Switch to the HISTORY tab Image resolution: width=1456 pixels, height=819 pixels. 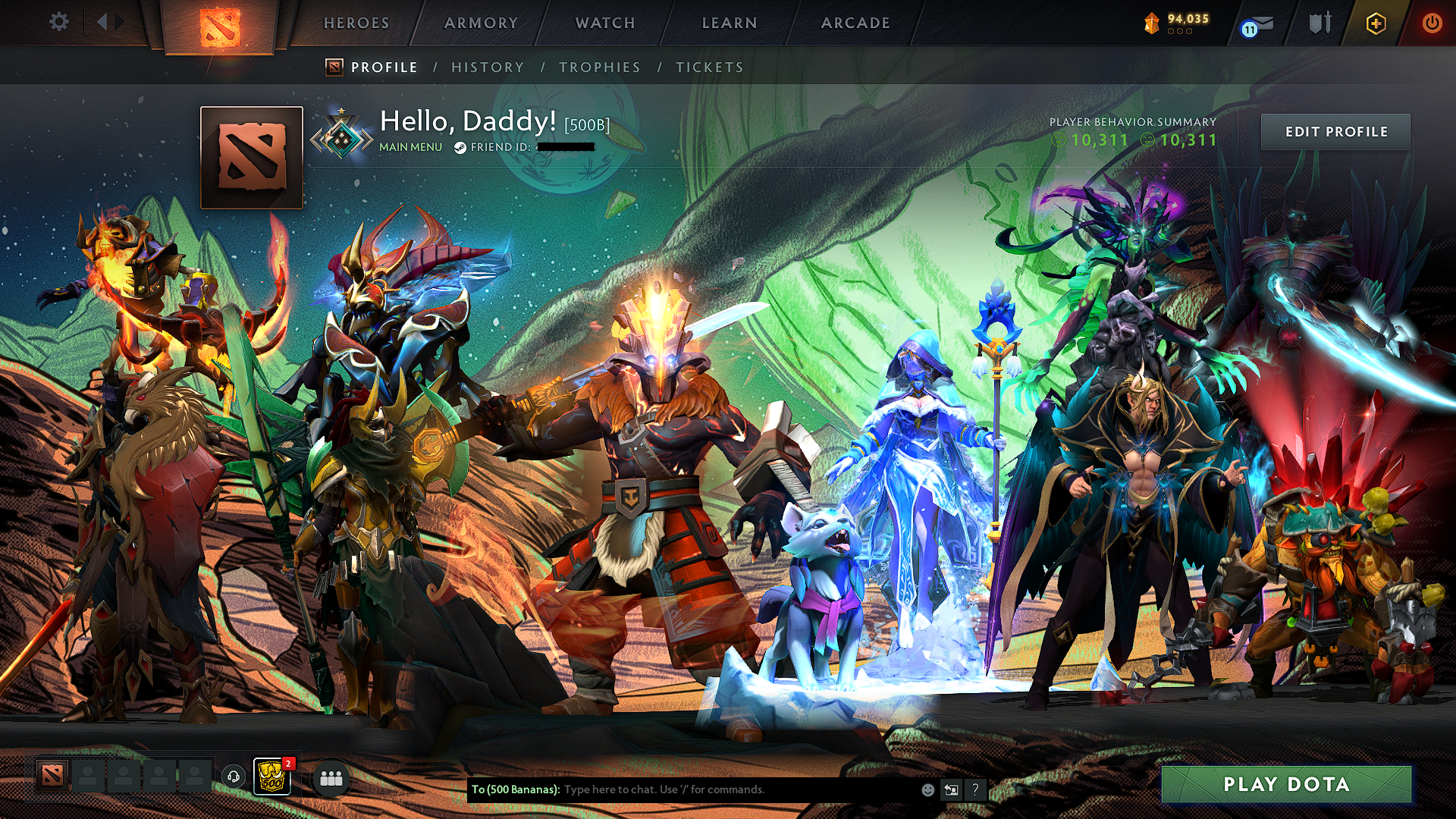tap(486, 67)
